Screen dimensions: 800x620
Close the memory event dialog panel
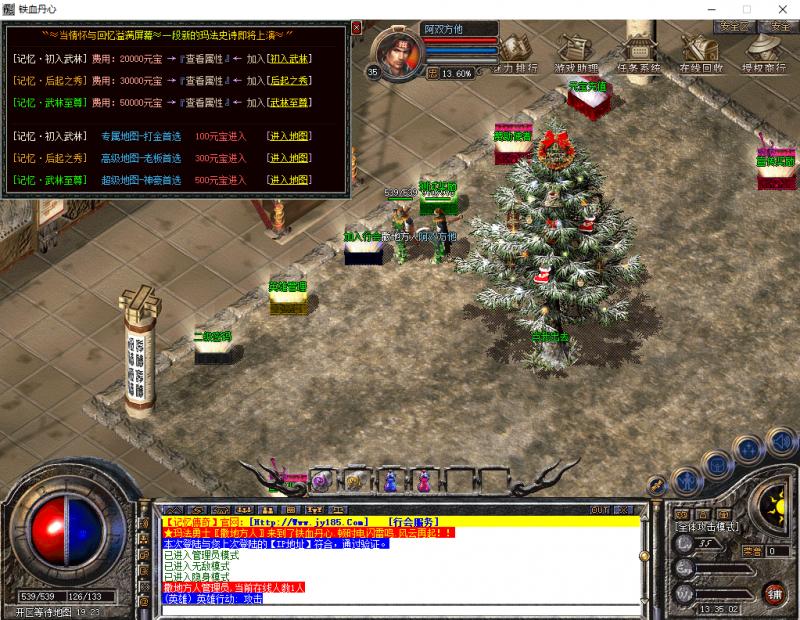[x=354, y=28]
